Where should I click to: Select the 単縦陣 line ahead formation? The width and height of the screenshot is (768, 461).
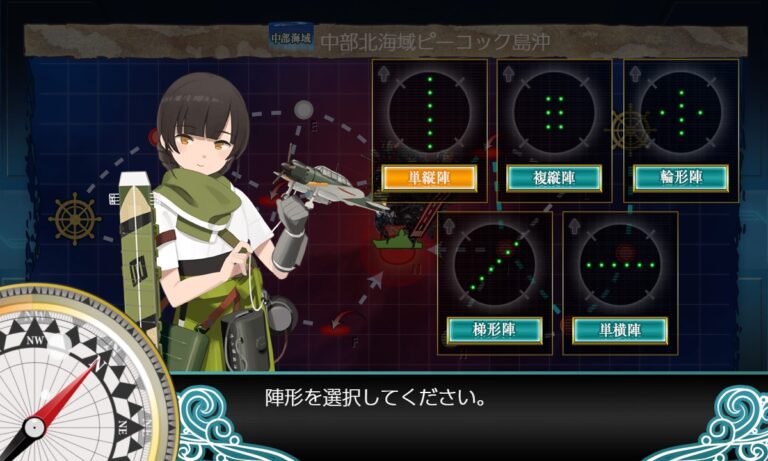(429, 178)
